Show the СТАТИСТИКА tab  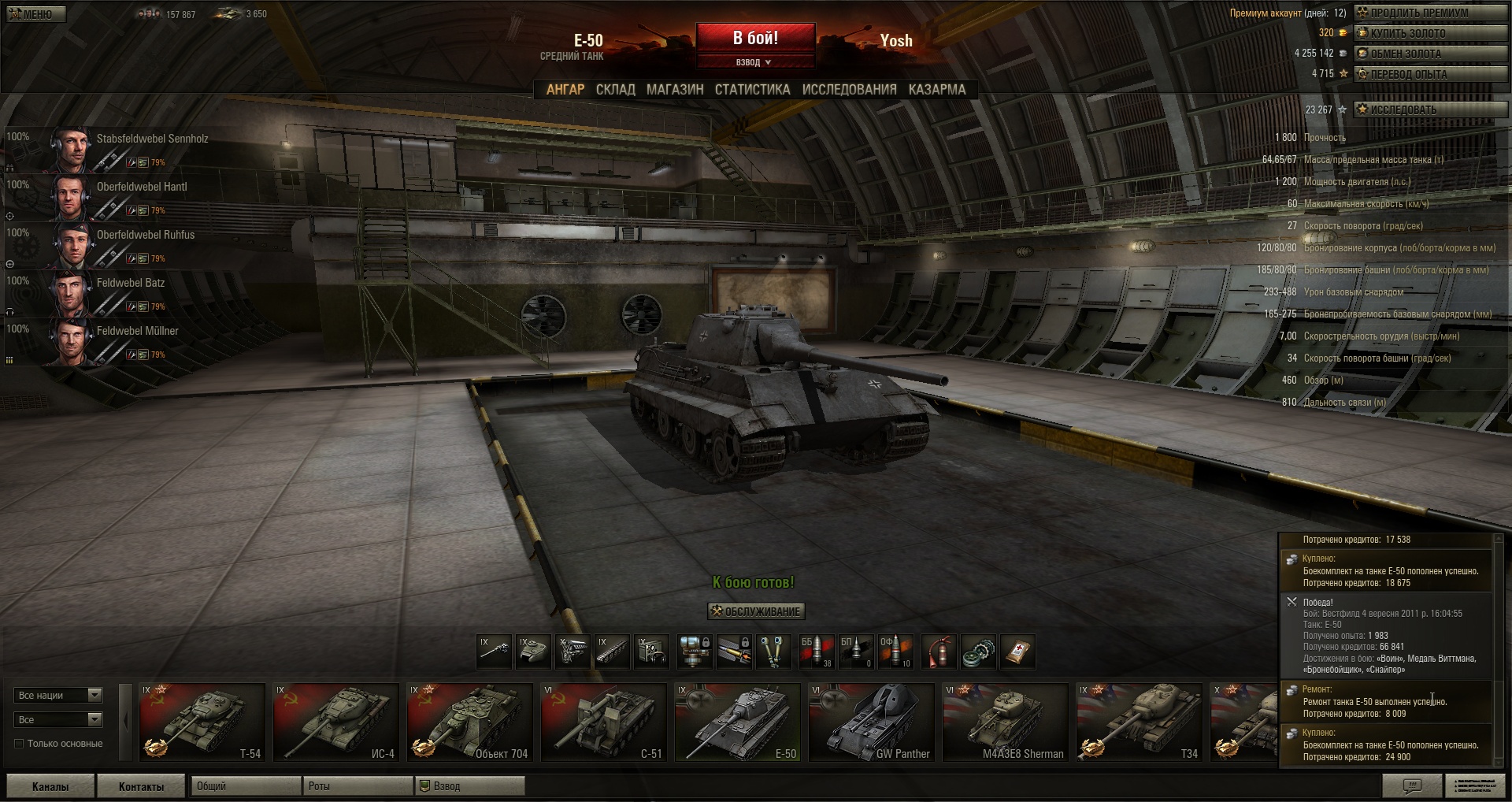(752, 90)
